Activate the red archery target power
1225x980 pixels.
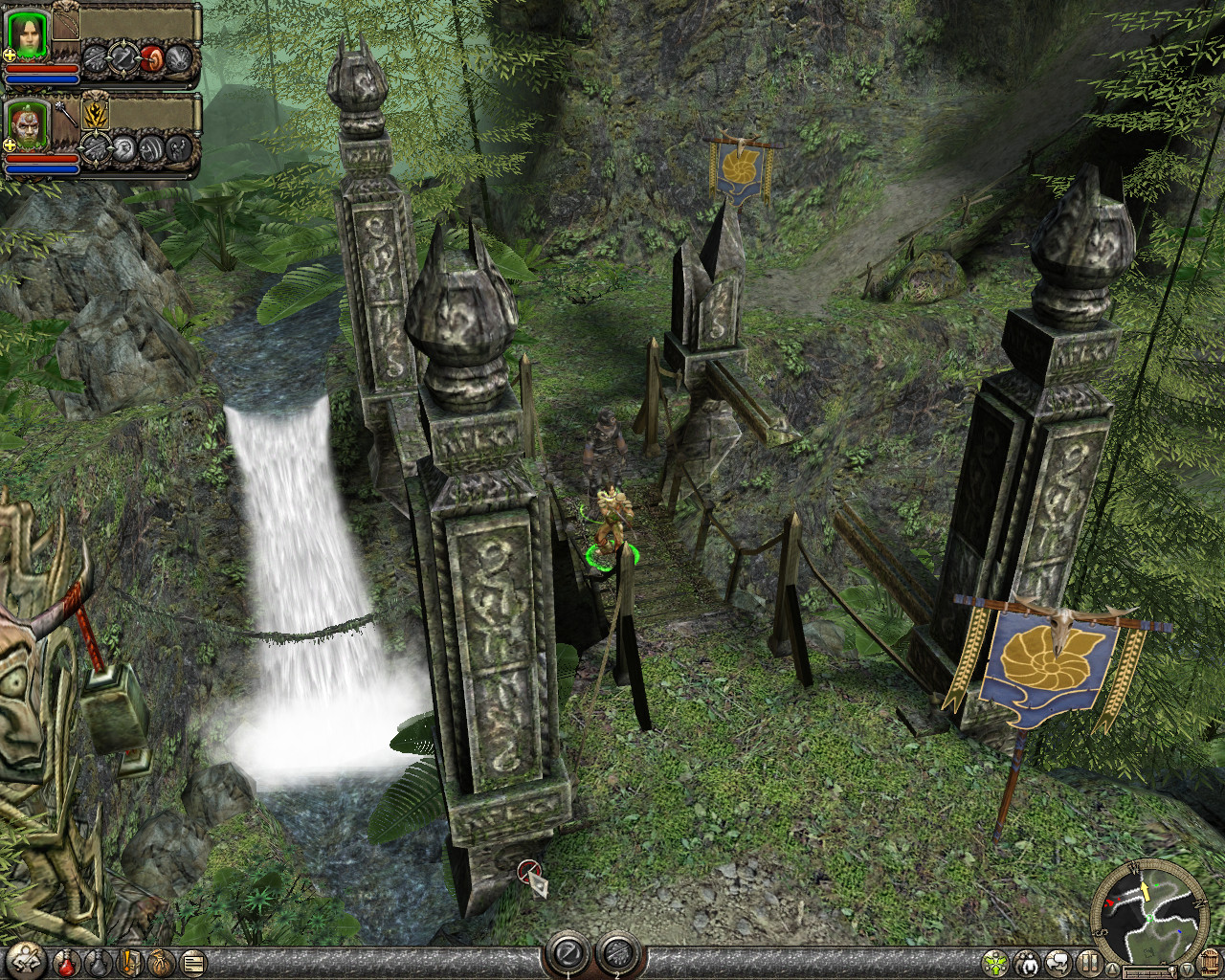[152, 59]
